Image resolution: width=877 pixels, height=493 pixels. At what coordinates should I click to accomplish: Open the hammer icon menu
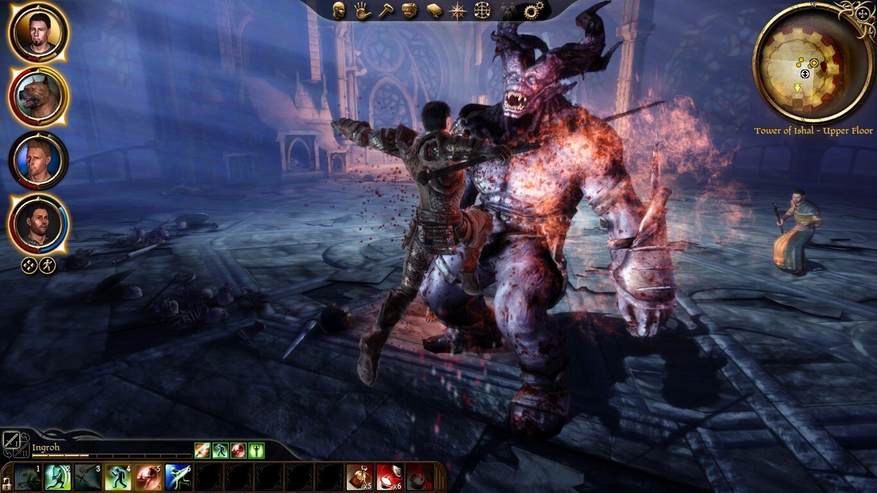coord(385,11)
